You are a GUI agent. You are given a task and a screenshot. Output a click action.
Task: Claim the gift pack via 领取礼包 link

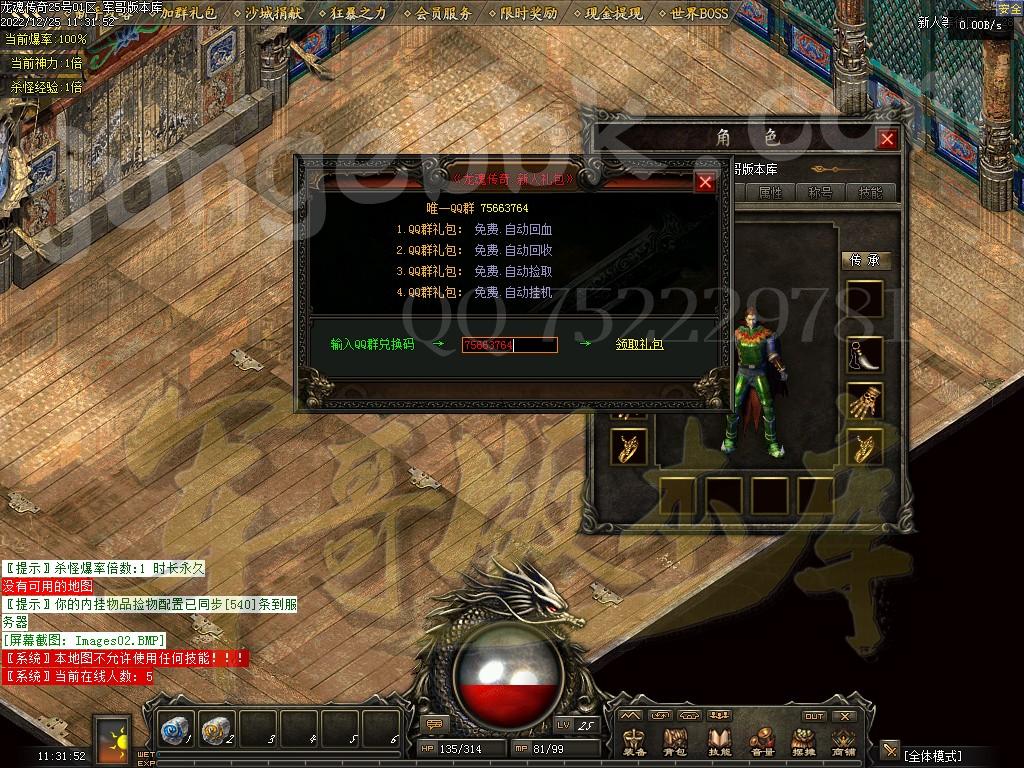click(x=639, y=345)
